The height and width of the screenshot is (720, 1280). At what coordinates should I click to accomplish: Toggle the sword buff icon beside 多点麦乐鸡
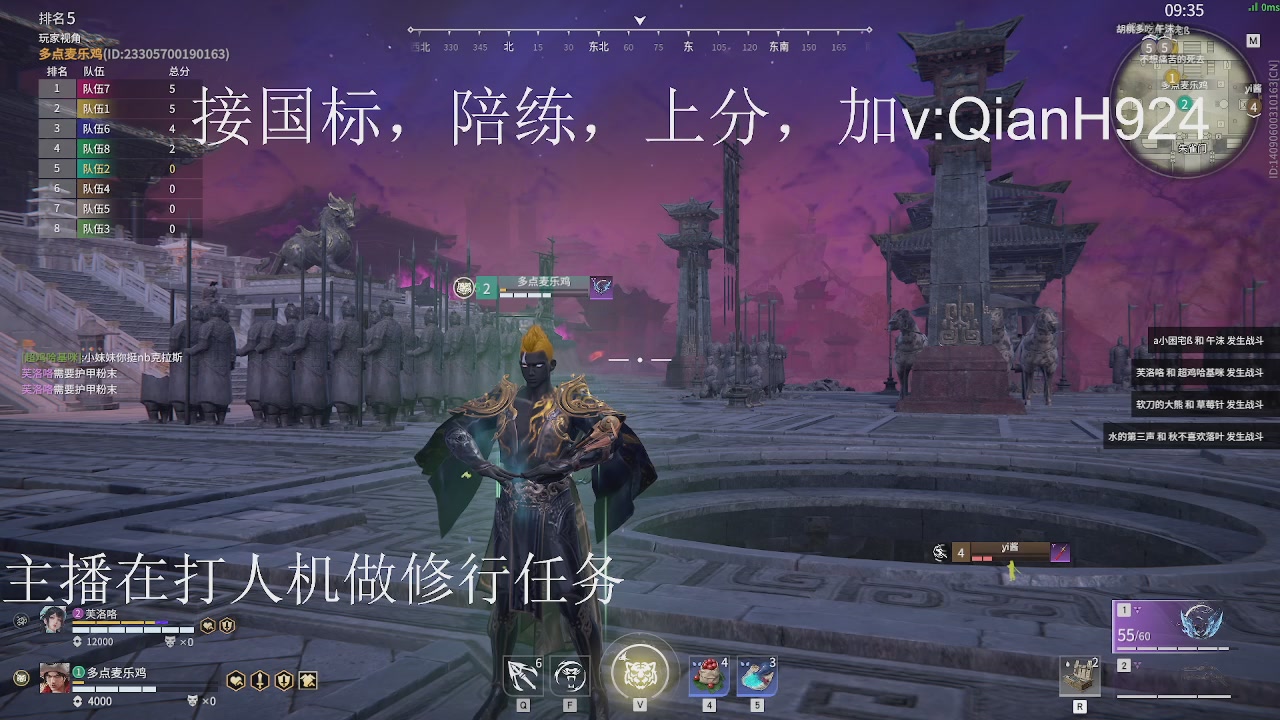pyautogui.click(x=258, y=679)
